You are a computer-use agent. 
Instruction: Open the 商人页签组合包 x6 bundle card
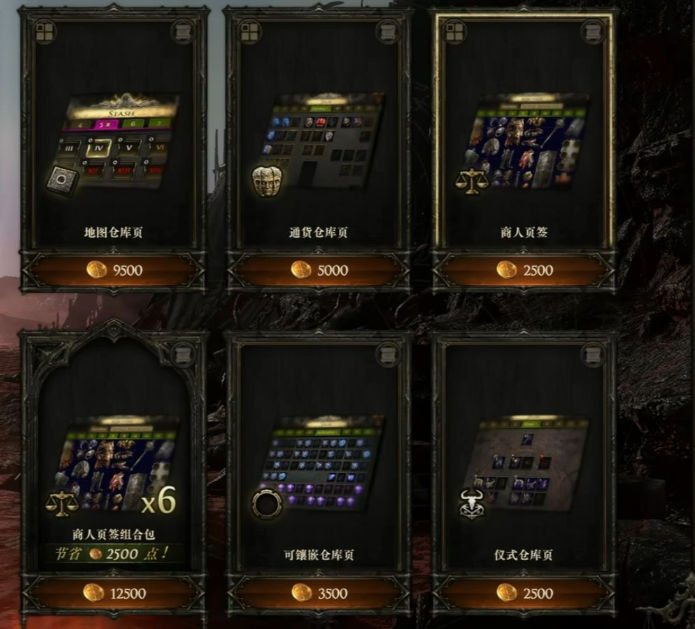click(x=112, y=460)
